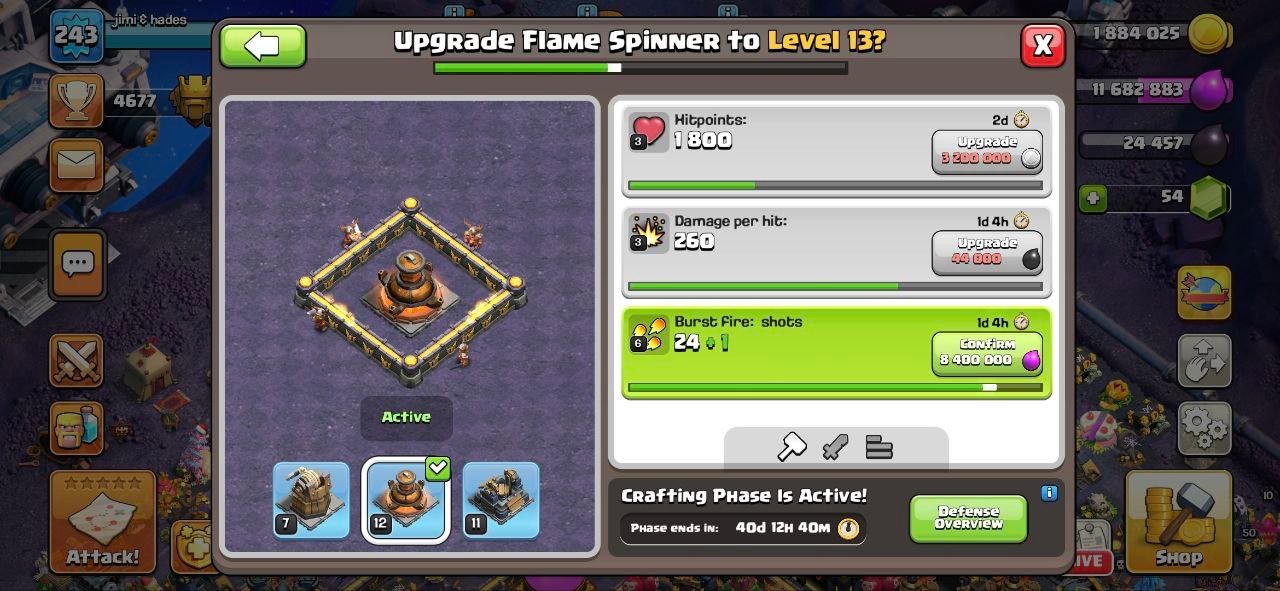Confirm Burst Fire upgrade for 8,400,000

tap(987, 354)
